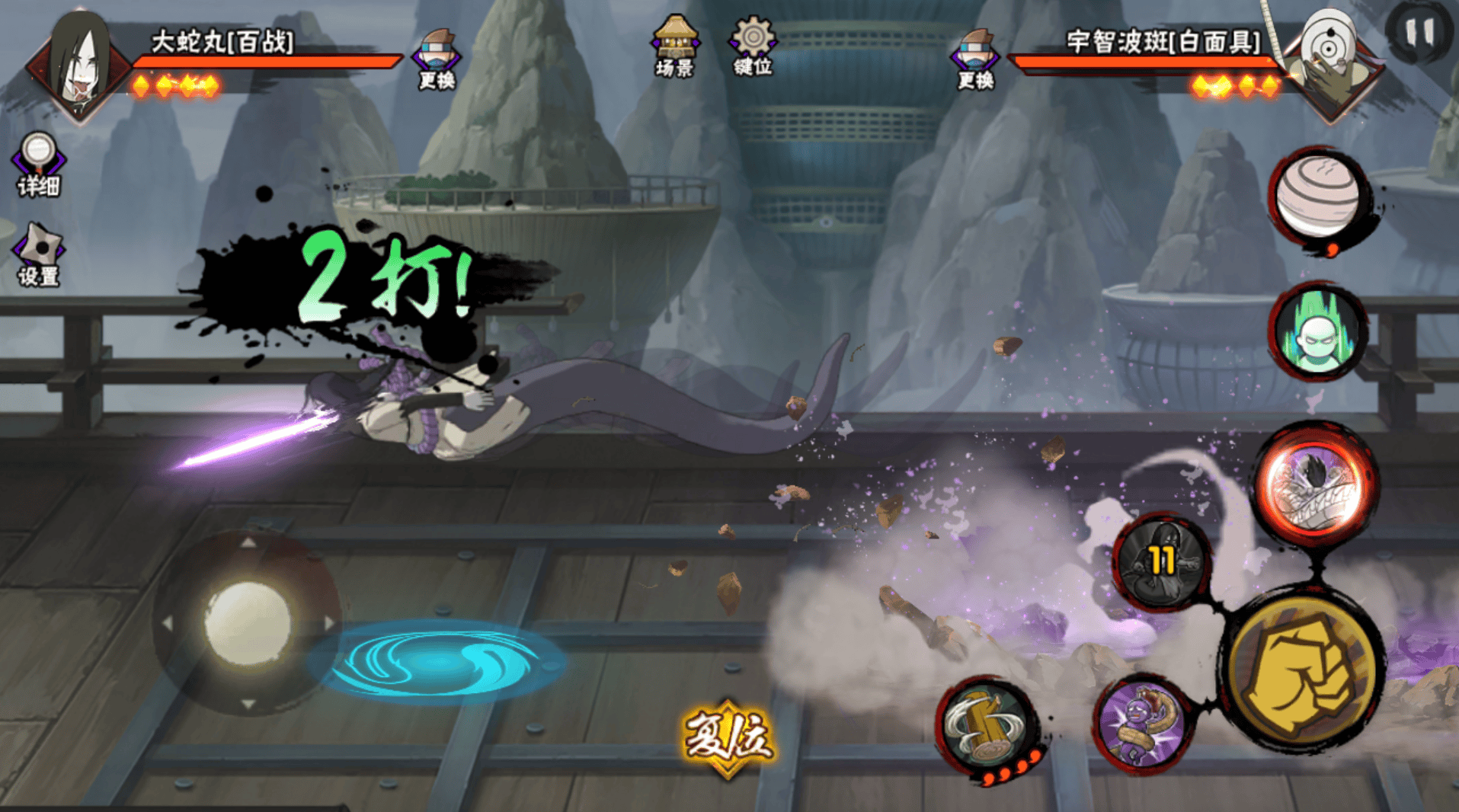Open the 场景 scene selector

674,46
